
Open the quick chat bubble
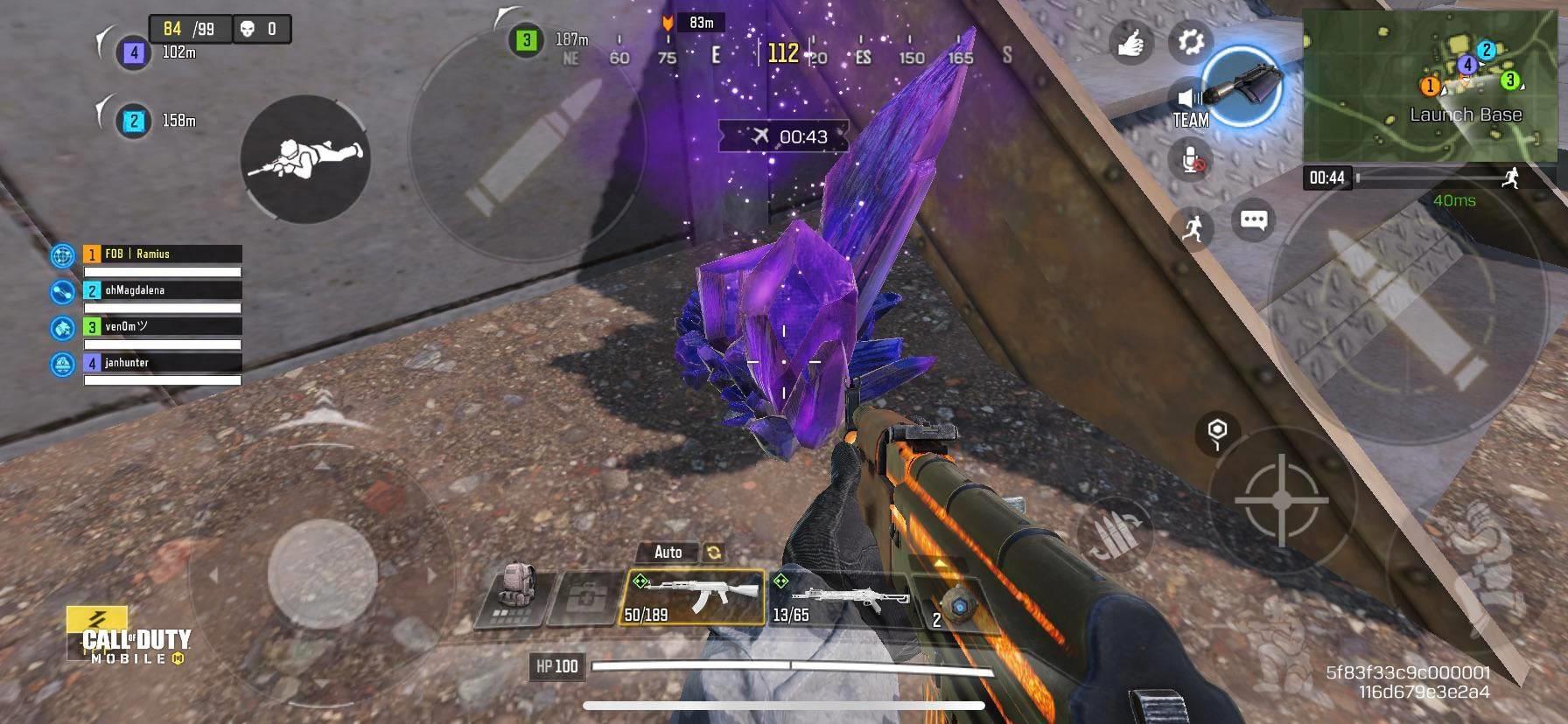[x=1253, y=219]
